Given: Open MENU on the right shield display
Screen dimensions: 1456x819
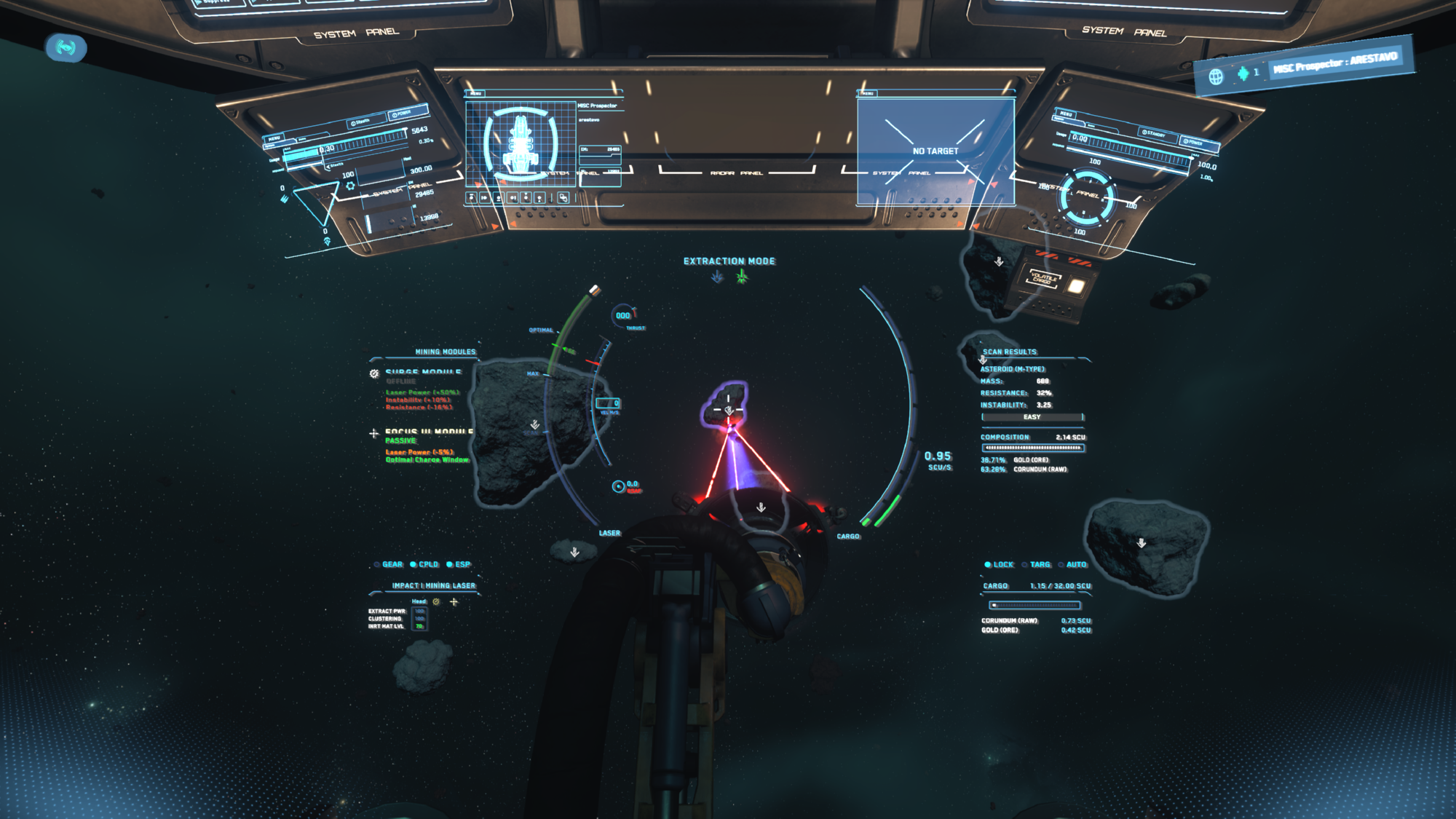Looking at the screenshot, I should pos(1066,114).
